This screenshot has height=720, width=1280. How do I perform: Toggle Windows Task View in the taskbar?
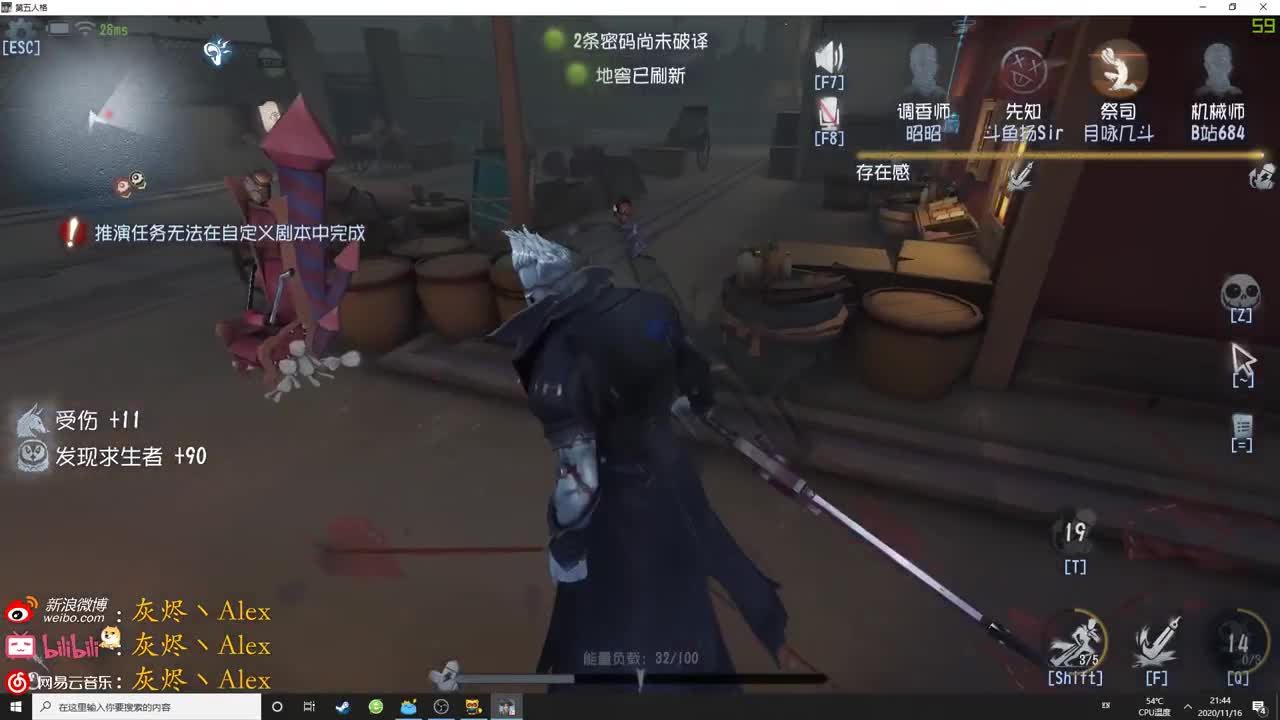tap(310, 707)
